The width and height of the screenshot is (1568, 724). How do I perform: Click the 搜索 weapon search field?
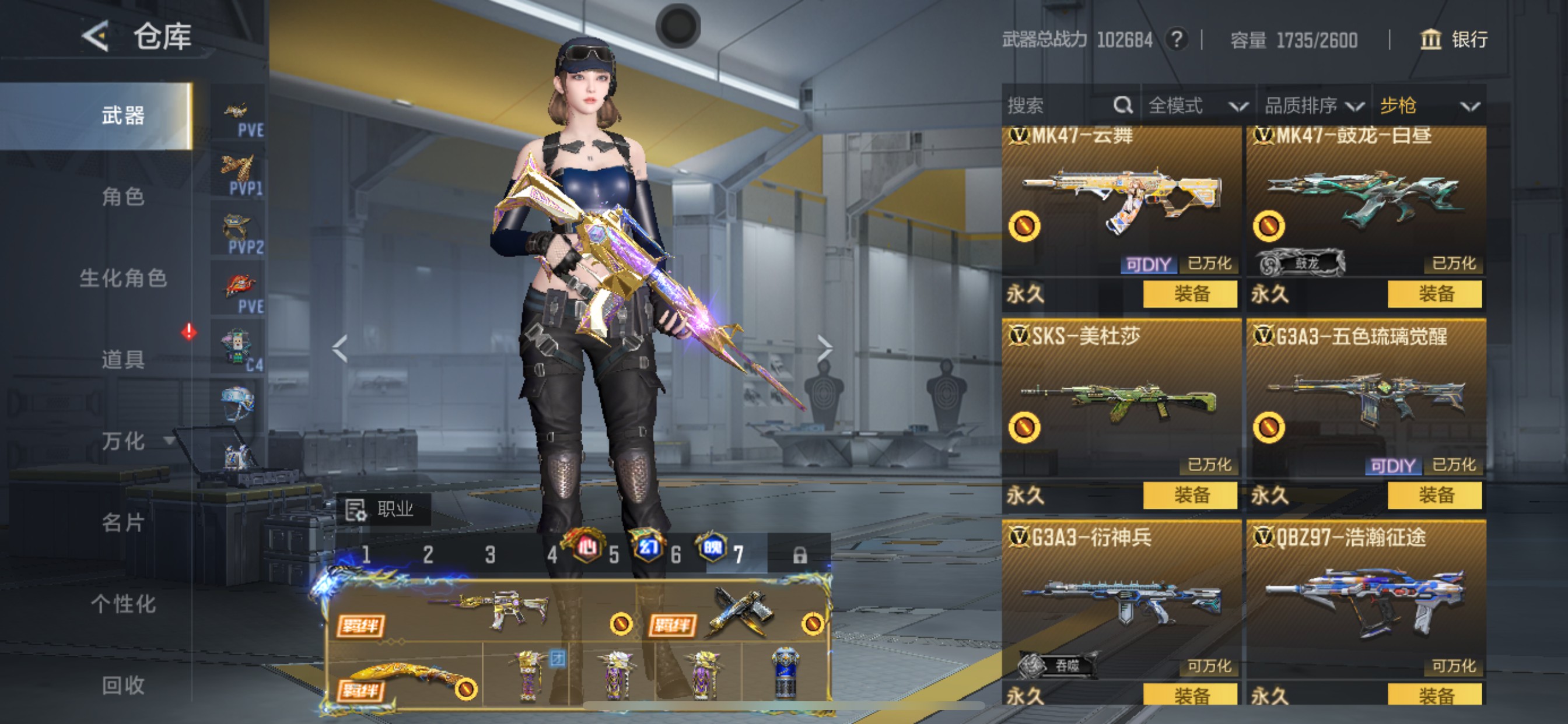coord(1059,106)
